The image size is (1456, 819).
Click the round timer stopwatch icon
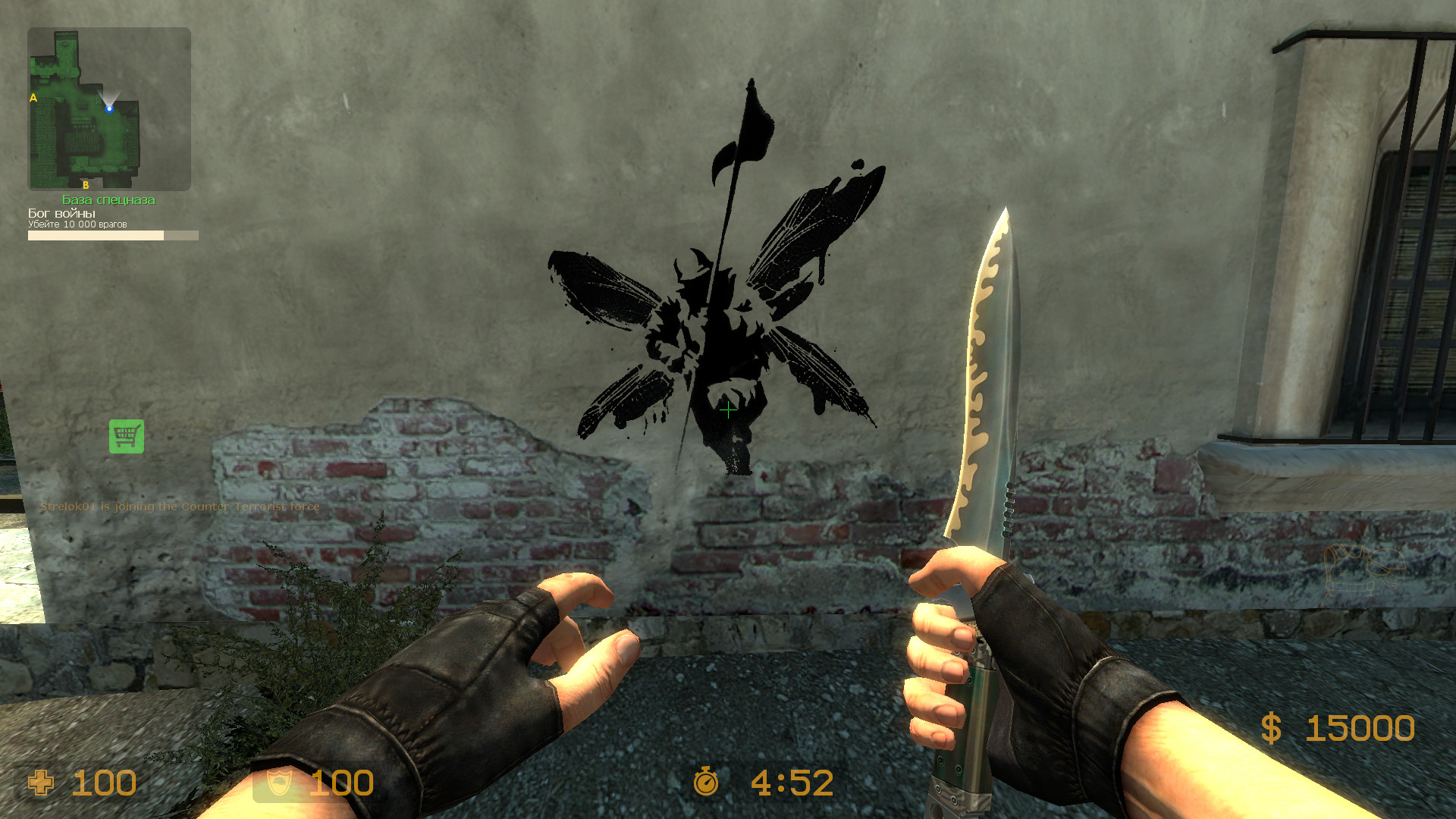click(x=705, y=780)
